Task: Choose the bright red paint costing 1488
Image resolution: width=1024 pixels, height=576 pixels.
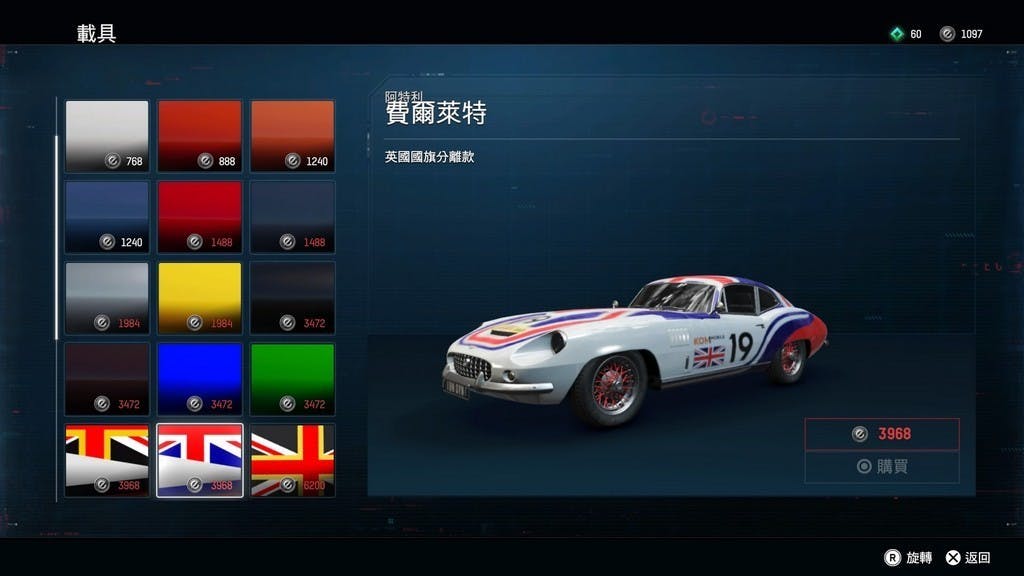Action: click(199, 217)
